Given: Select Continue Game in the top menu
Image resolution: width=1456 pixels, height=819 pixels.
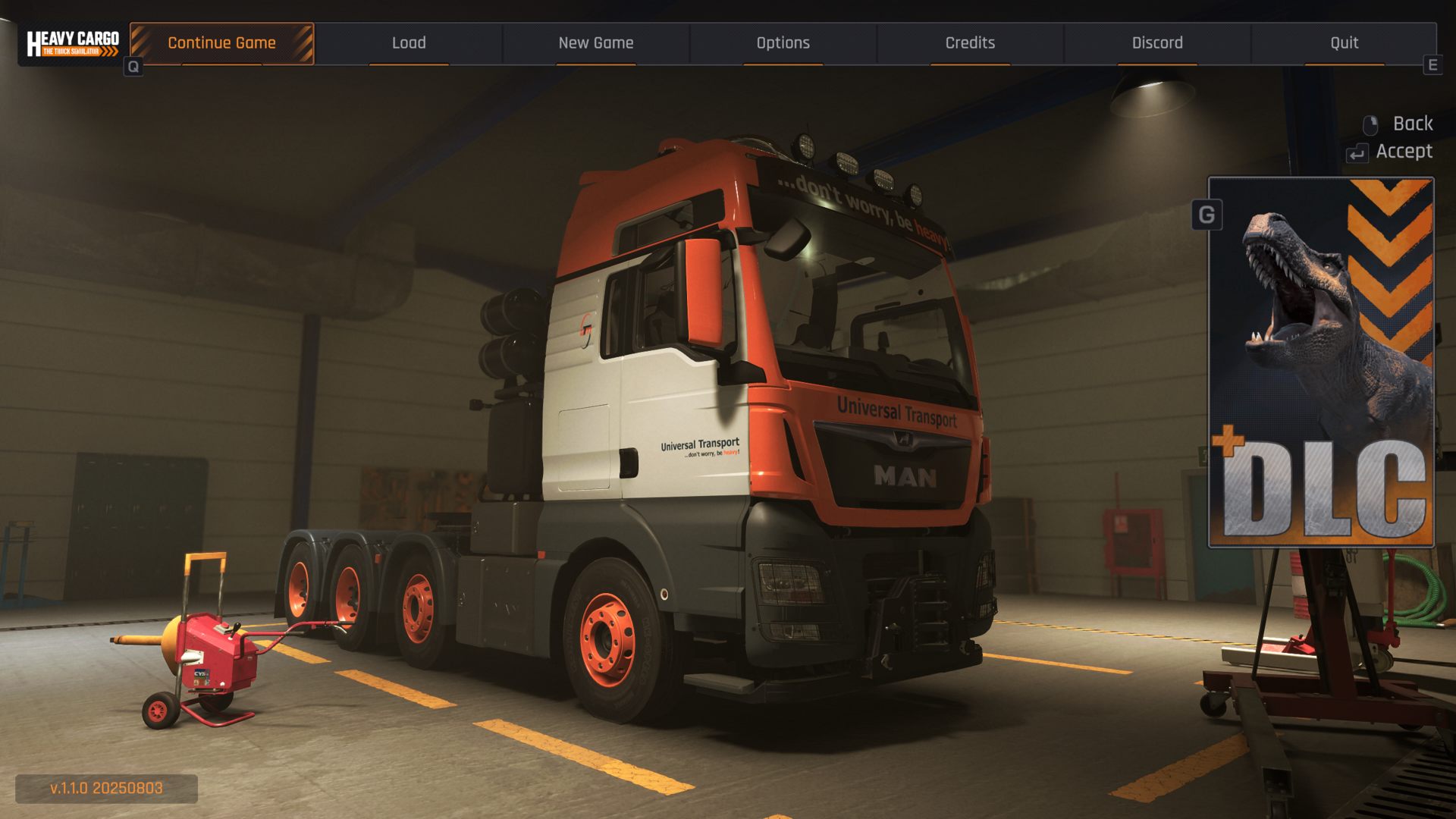Looking at the screenshot, I should (221, 43).
